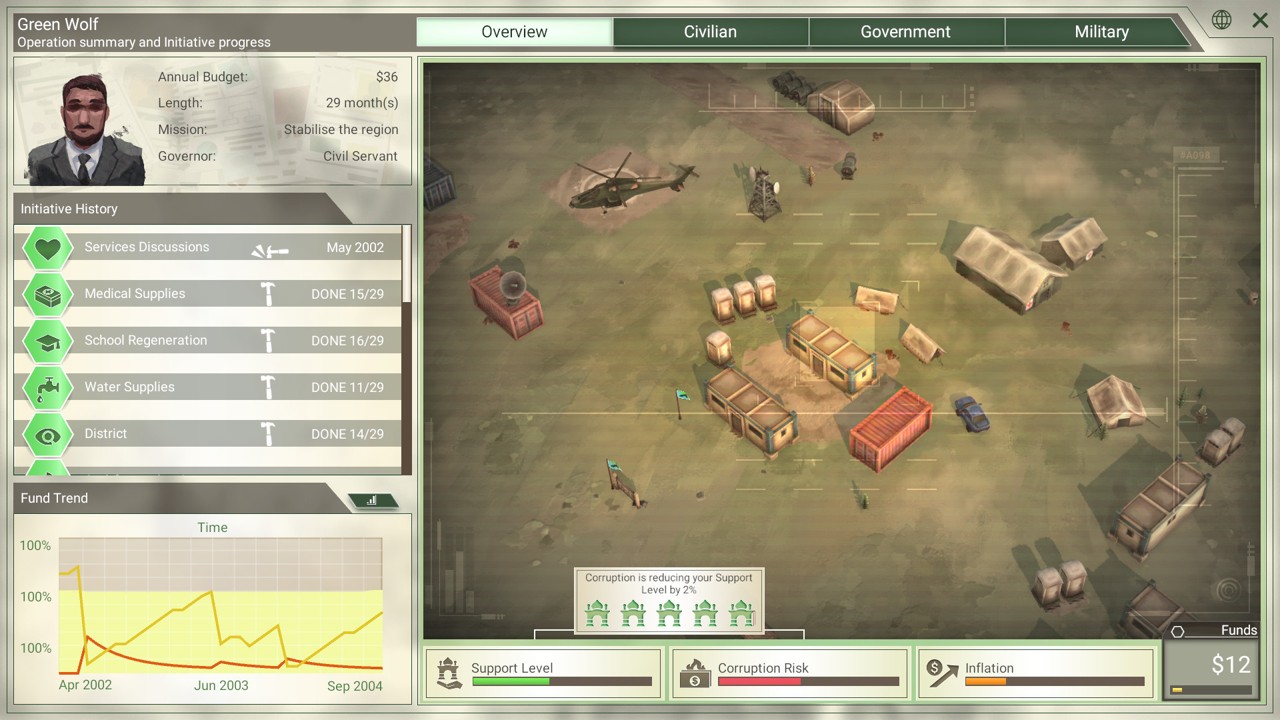Open the Funds $12 panel
Image resolution: width=1280 pixels, height=720 pixels.
click(1211, 668)
